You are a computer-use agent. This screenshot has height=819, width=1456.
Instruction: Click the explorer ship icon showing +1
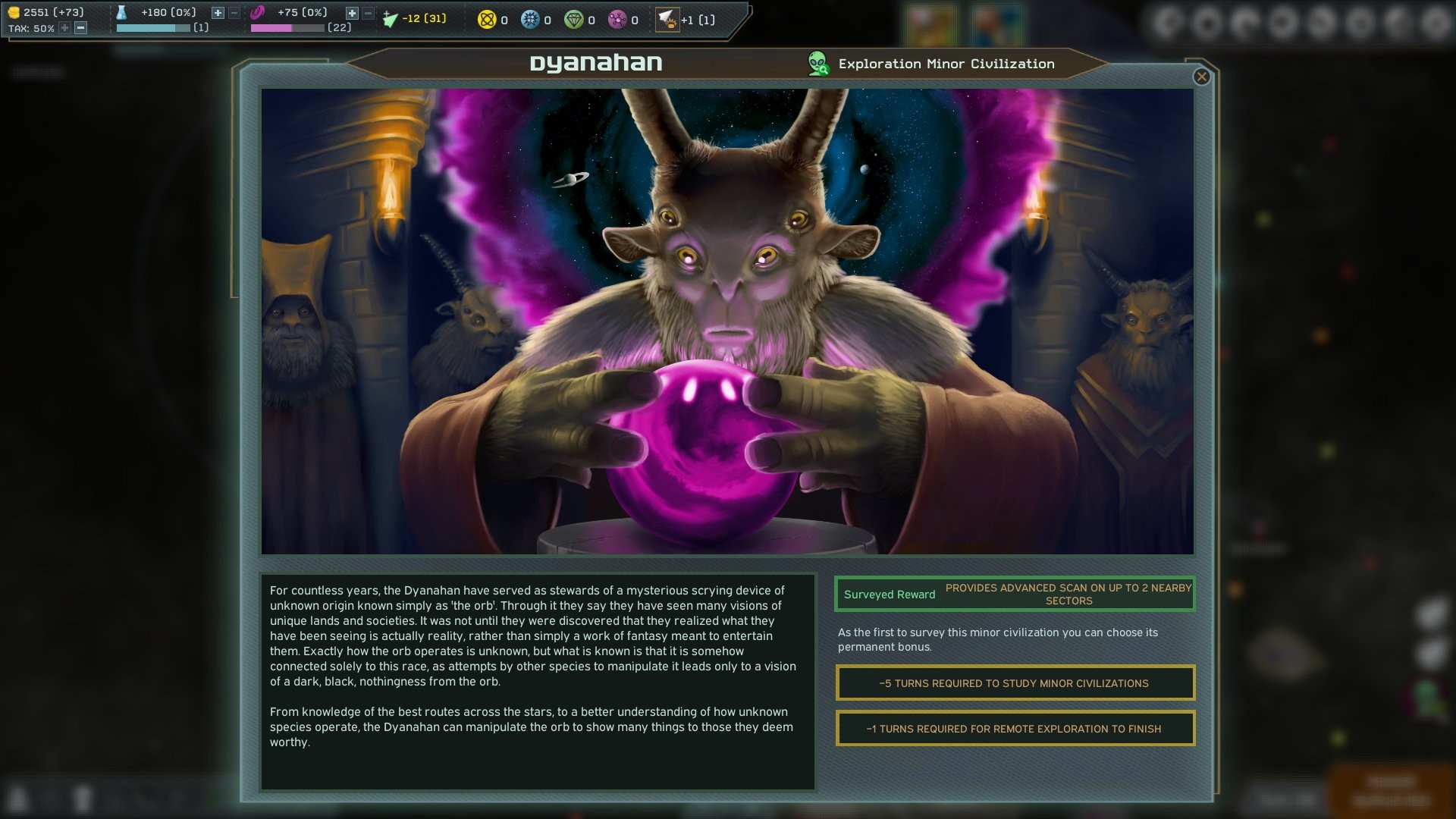[x=667, y=20]
